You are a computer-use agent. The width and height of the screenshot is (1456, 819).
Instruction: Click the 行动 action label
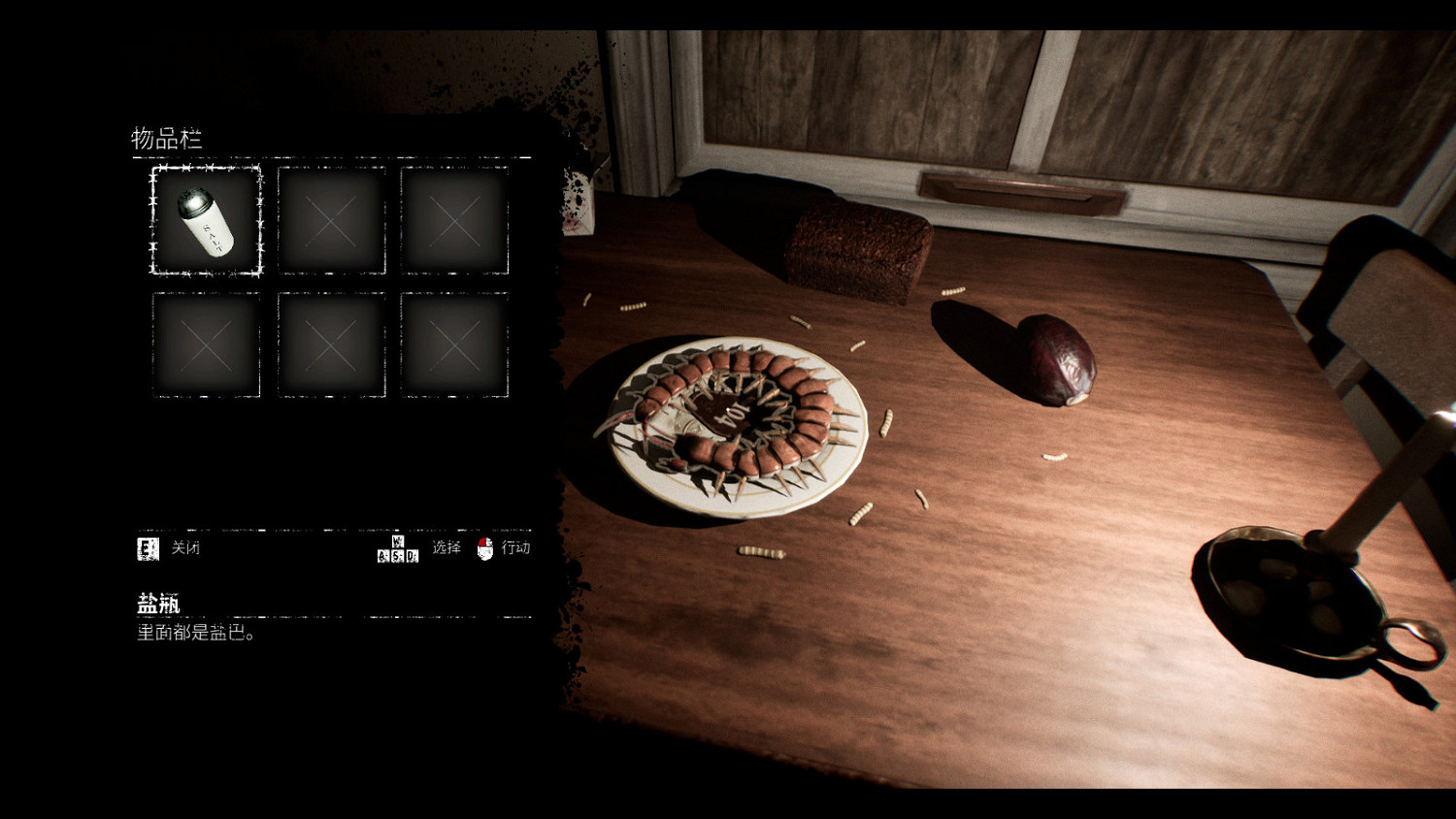coord(516,548)
